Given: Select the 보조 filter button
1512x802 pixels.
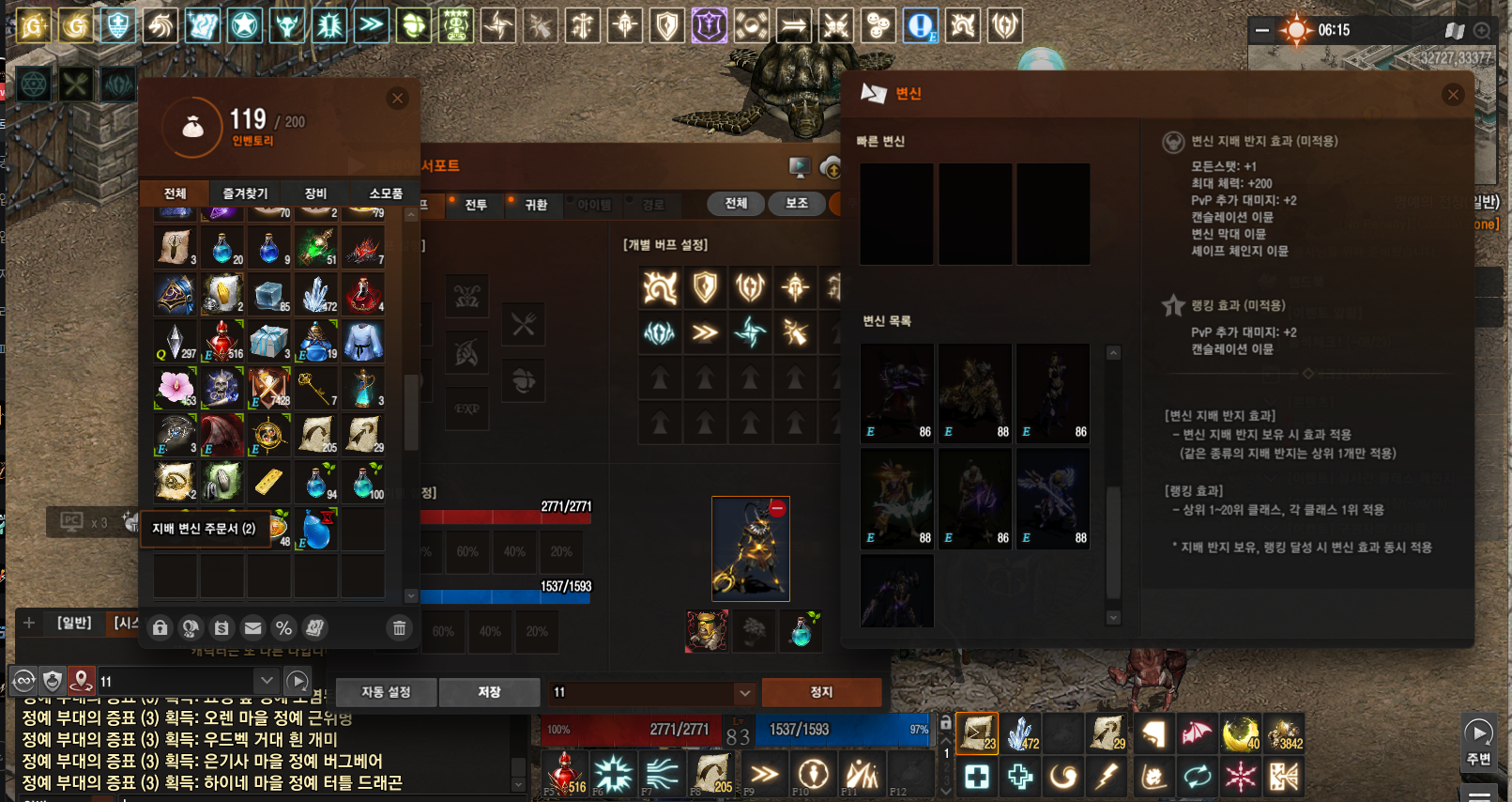Looking at the screenshot, I should pos(796,204).
